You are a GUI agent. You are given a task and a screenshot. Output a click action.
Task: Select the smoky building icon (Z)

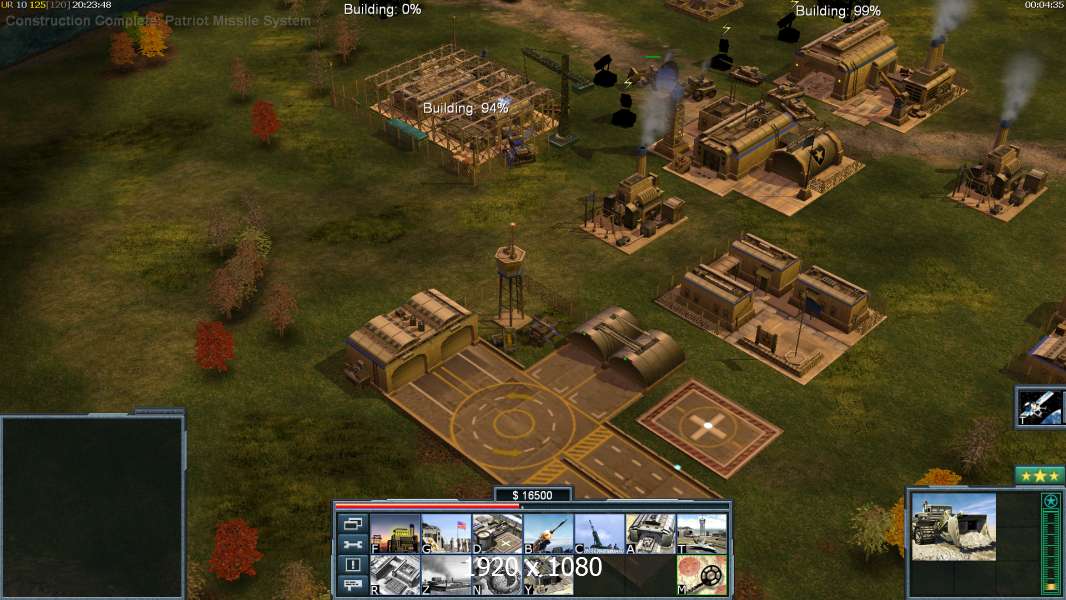pos(446,575)
